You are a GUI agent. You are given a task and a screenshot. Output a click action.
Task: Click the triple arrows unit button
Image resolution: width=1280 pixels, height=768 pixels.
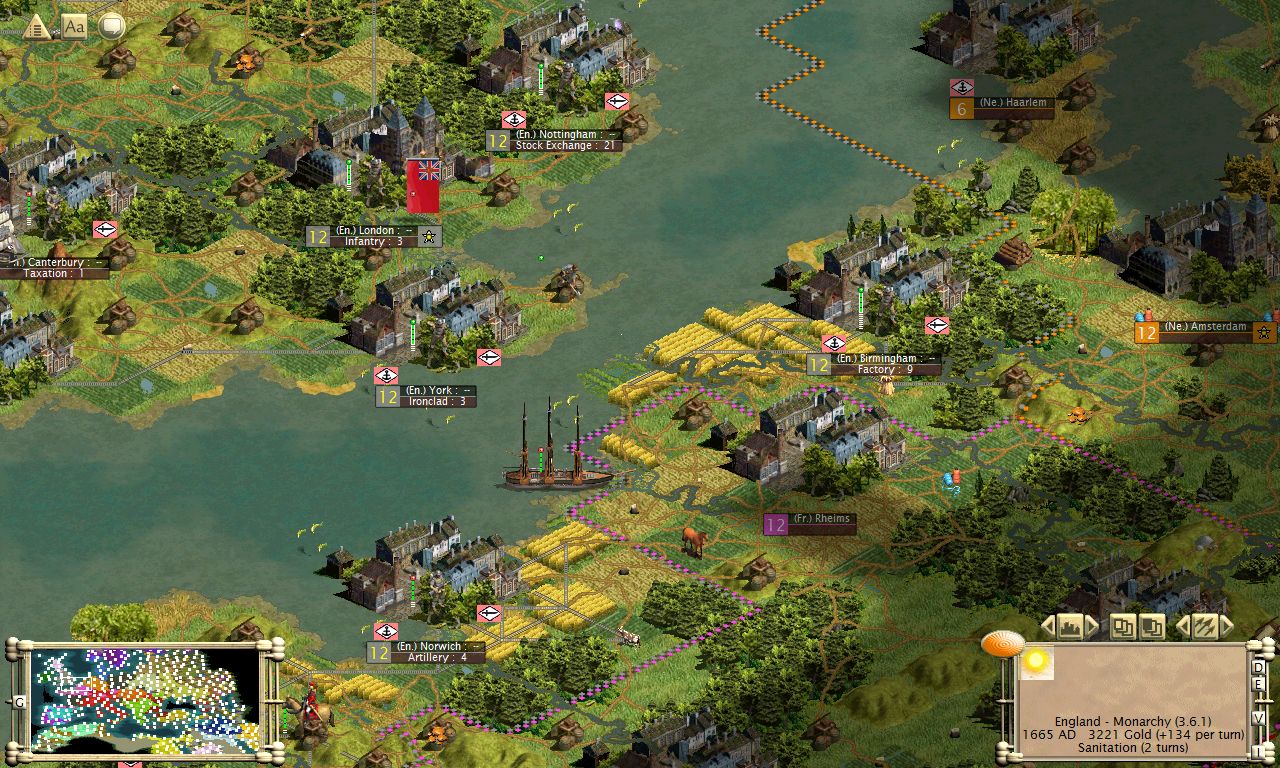[x=1204, y=627]
